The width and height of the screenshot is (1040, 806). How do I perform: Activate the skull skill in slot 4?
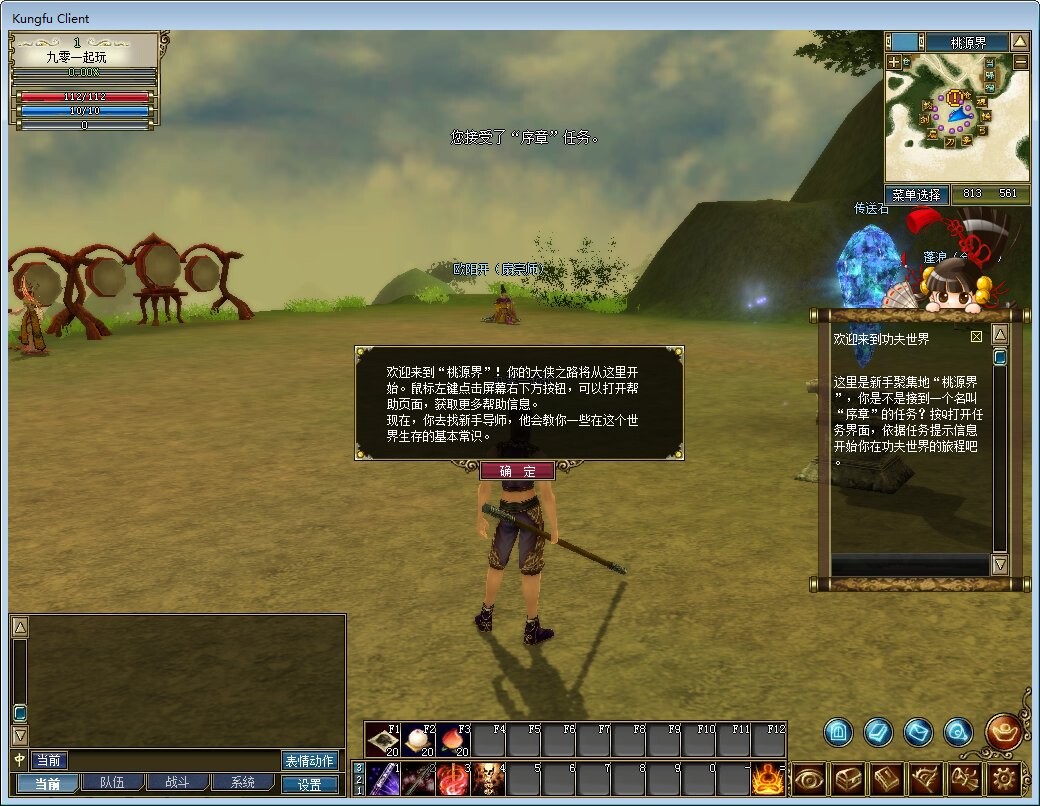coord(487,778)
